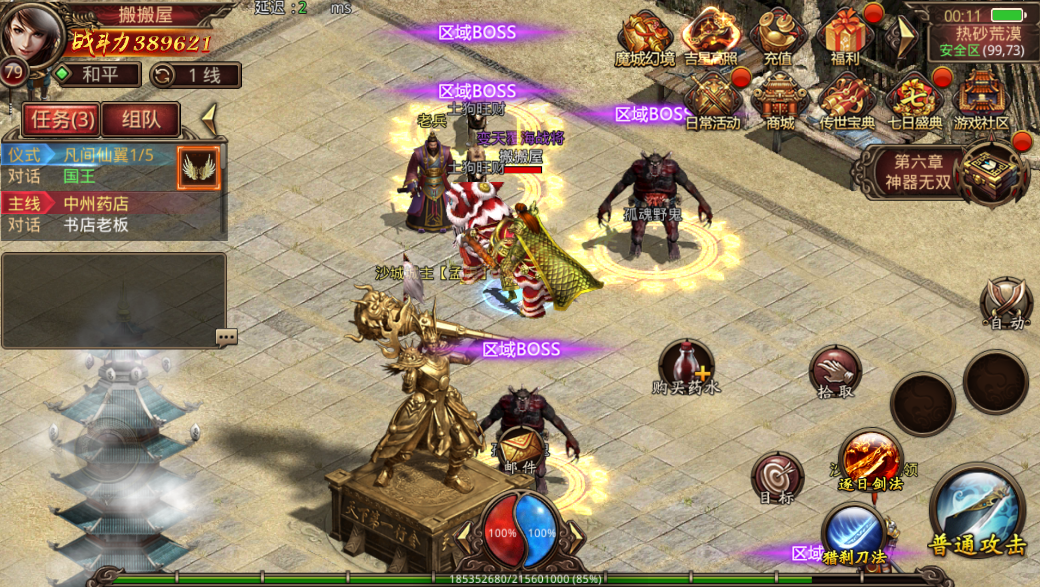Open the 游戏社区 game community
The height and width of the screenshot is (587, 1040).
tap(981, 102)
